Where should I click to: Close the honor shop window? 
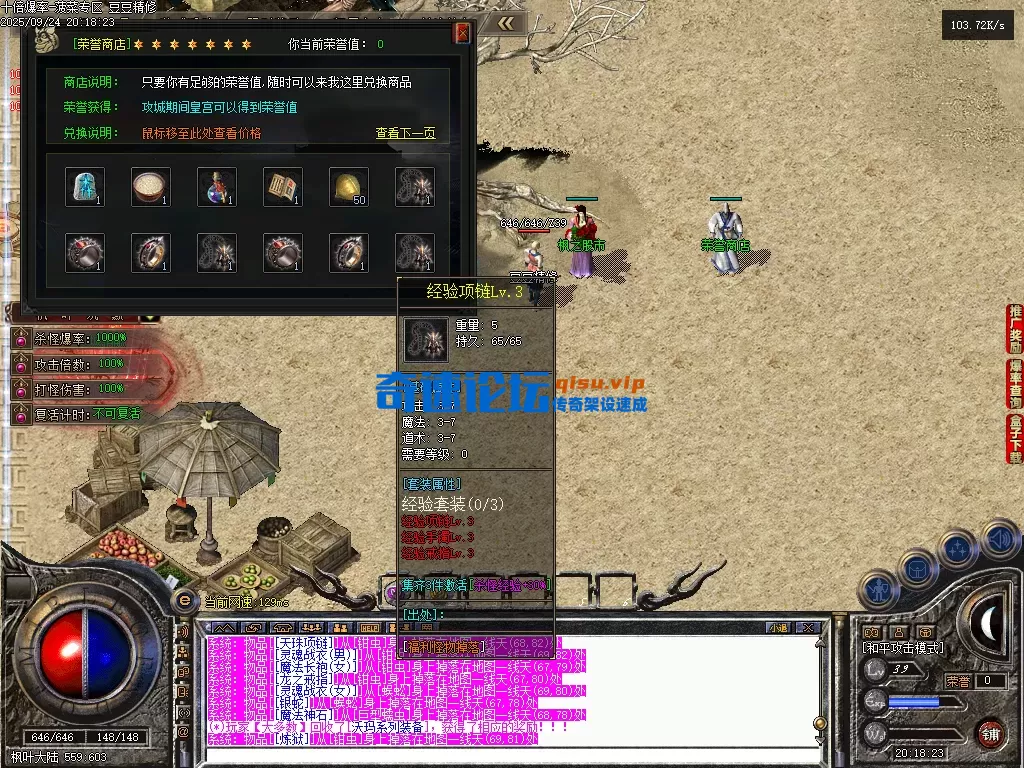click(x=462, y=33)
